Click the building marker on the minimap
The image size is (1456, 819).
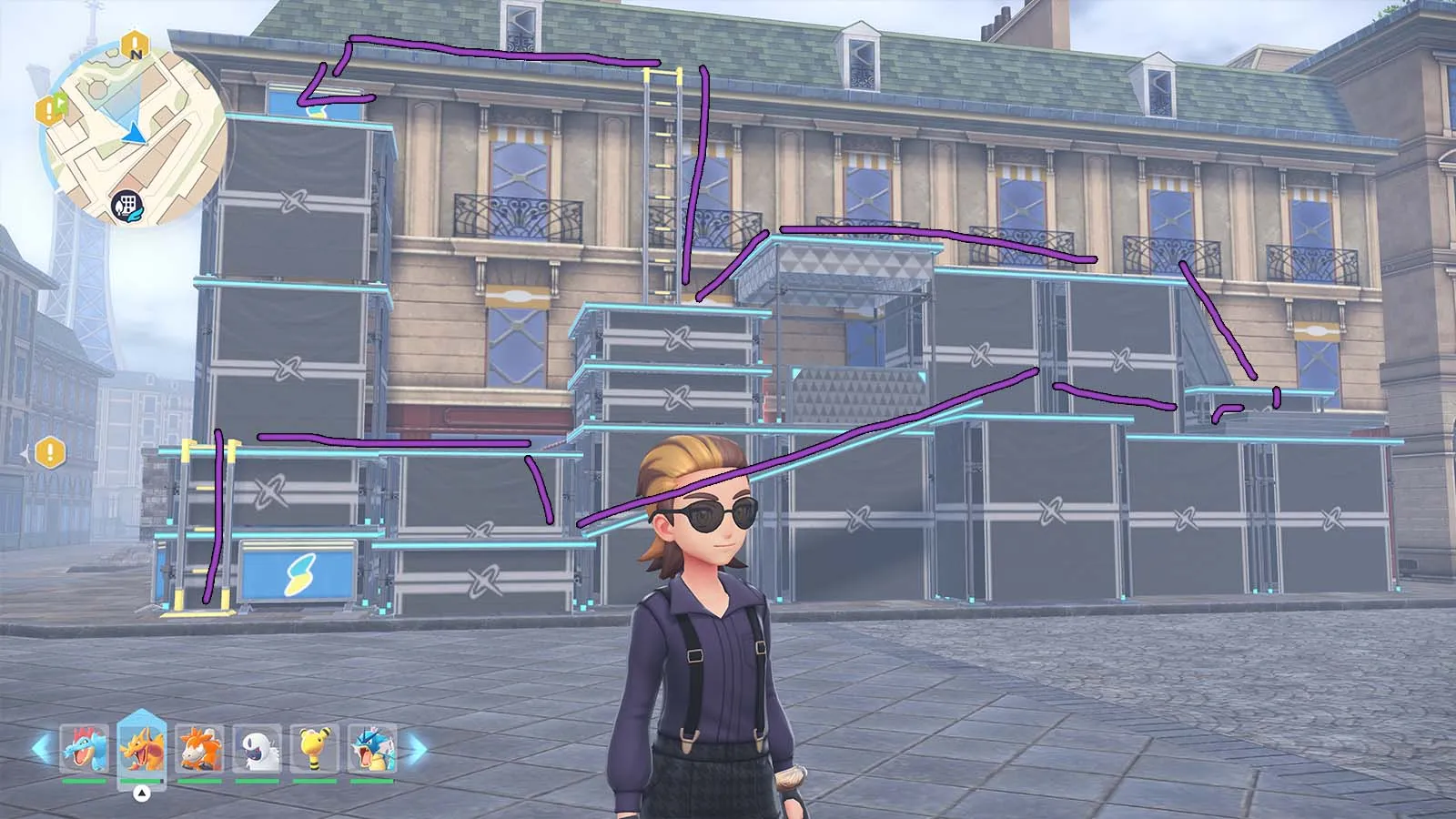(126, 207)
